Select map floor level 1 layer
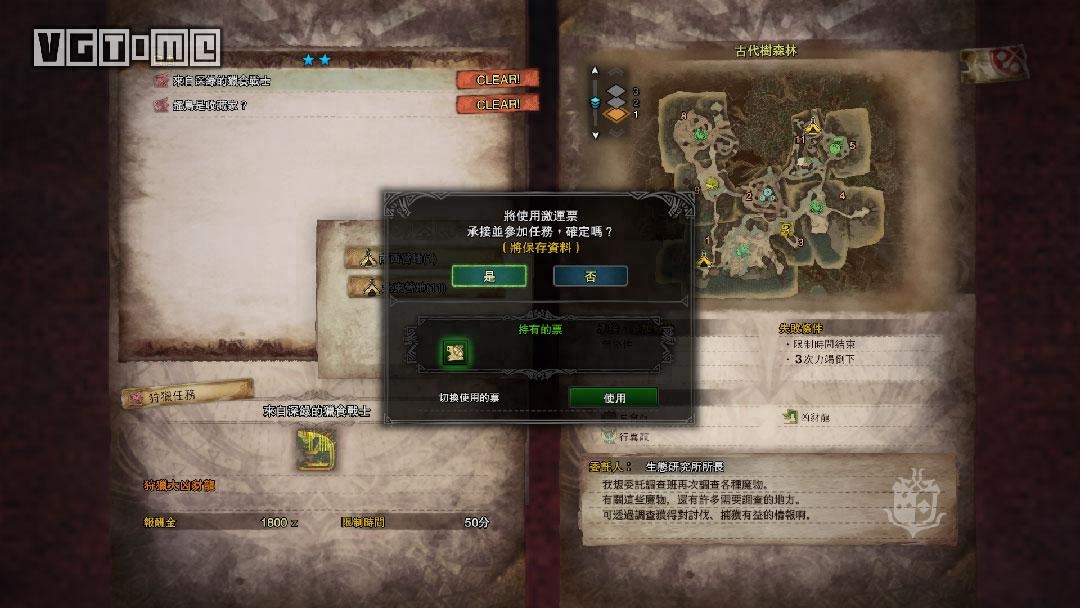Screen dimensions: 1080x608 tap(616, 115)
